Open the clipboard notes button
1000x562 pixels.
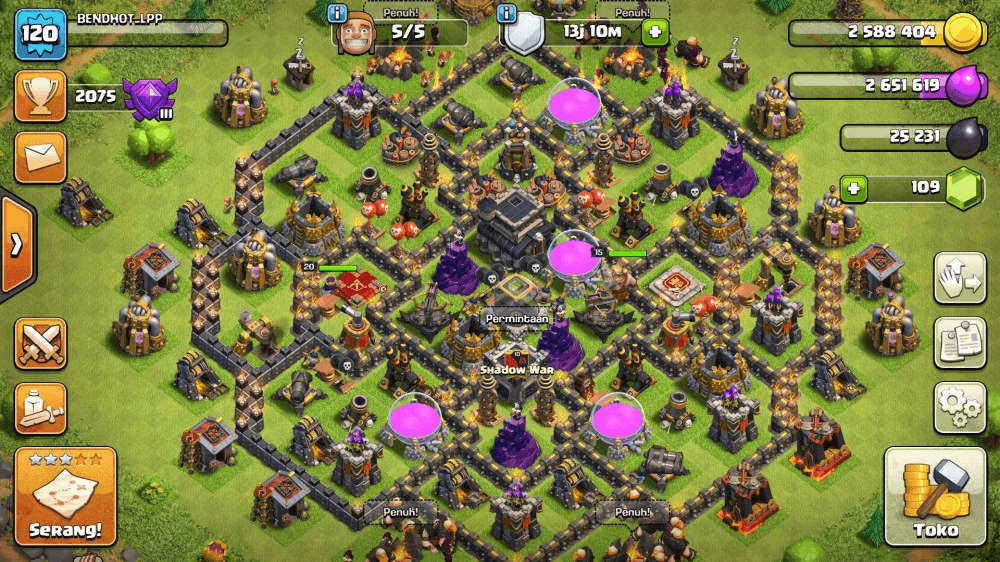(959, 342)
